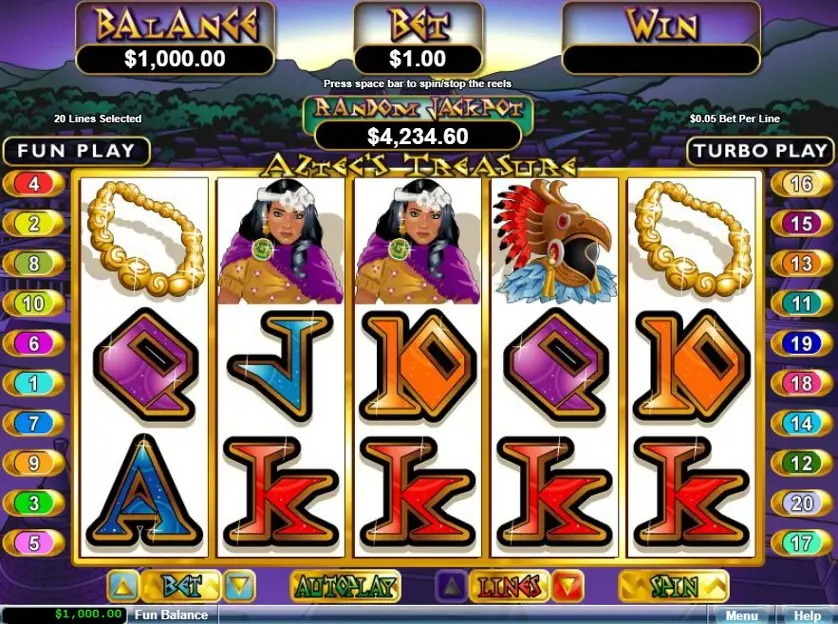The image size is (838, 624).
Task: Open the Help page
Action: (x=806, y=615)
